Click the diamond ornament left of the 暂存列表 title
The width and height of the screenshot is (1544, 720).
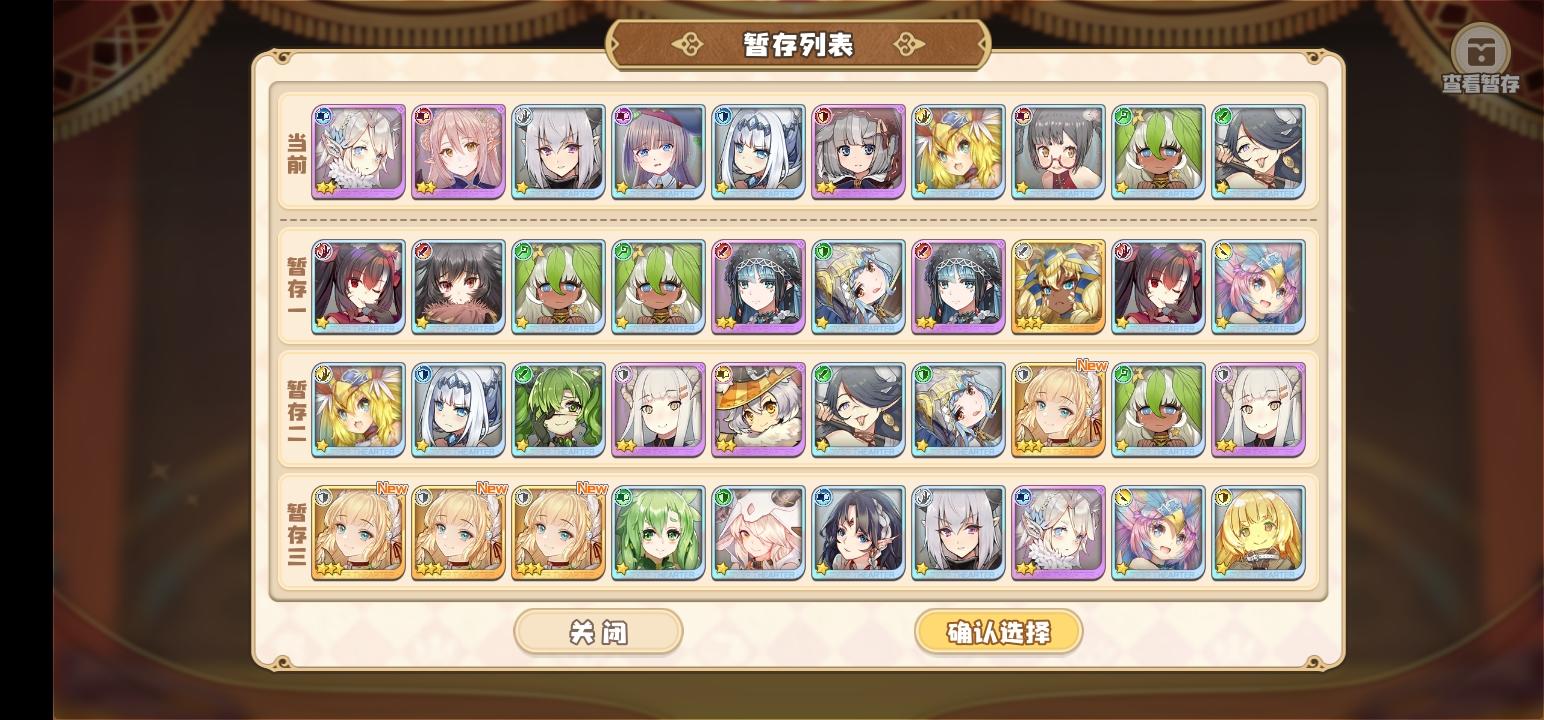[686, 43]
